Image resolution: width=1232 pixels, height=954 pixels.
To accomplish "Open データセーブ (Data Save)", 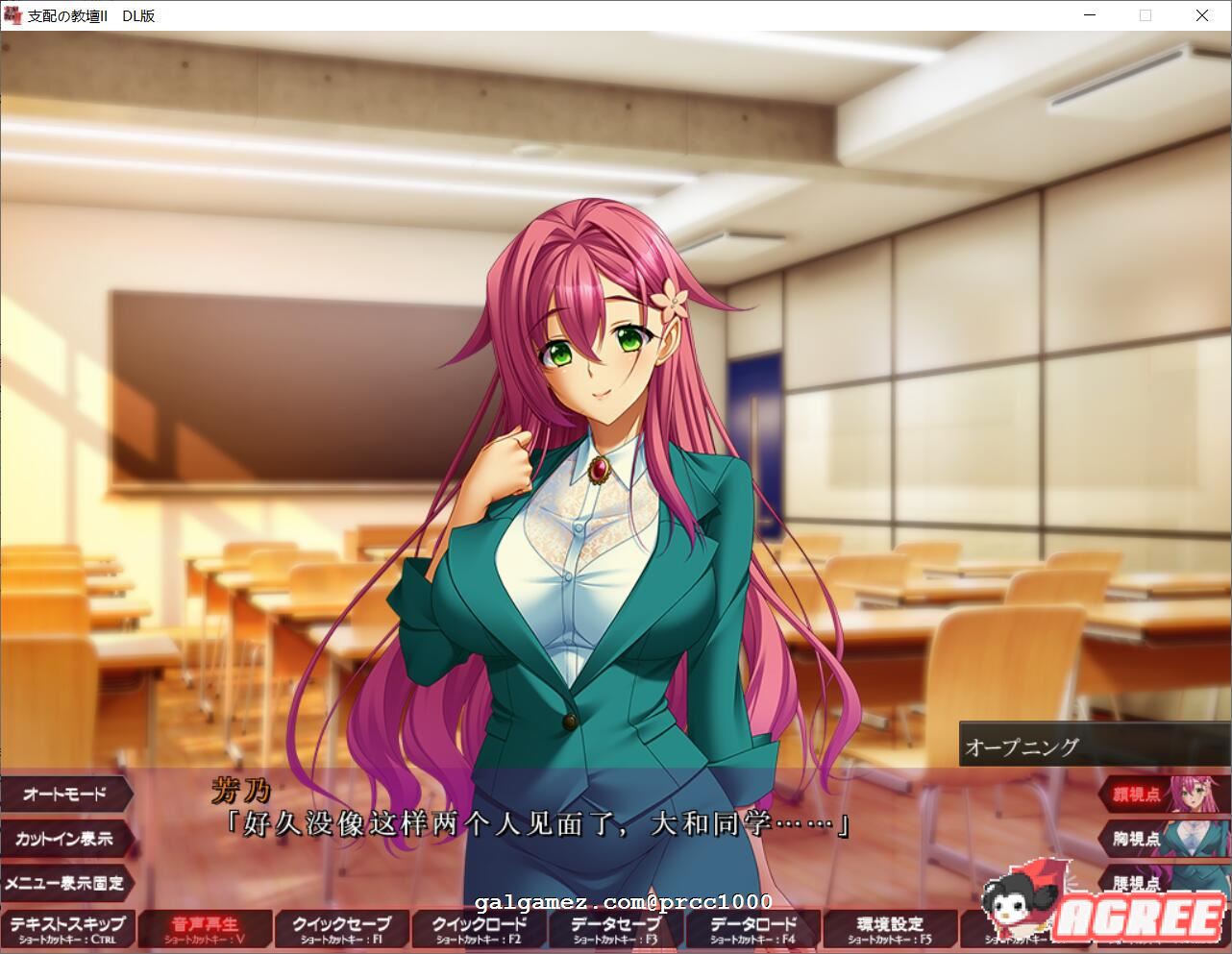I will click(x=615, y=928).
